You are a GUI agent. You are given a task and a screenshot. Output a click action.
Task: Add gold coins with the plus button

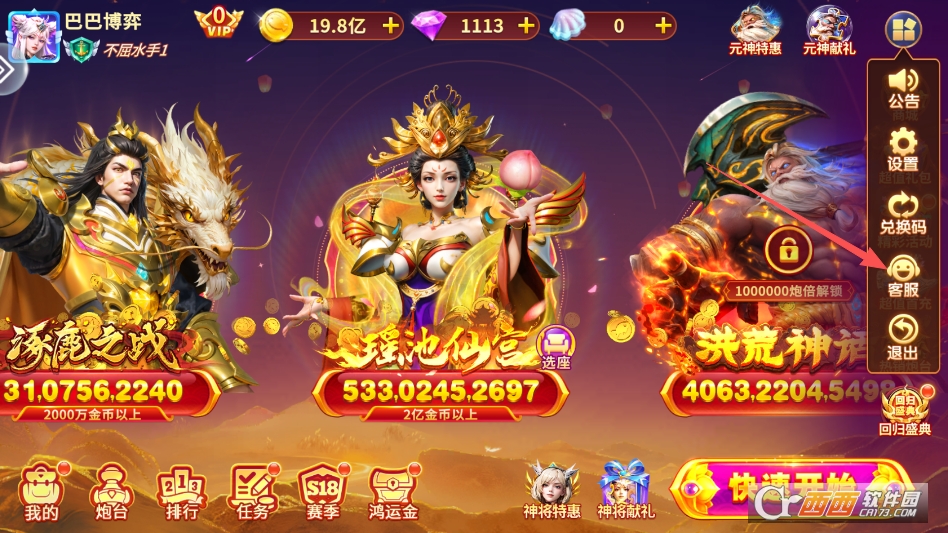coord(390,26)
